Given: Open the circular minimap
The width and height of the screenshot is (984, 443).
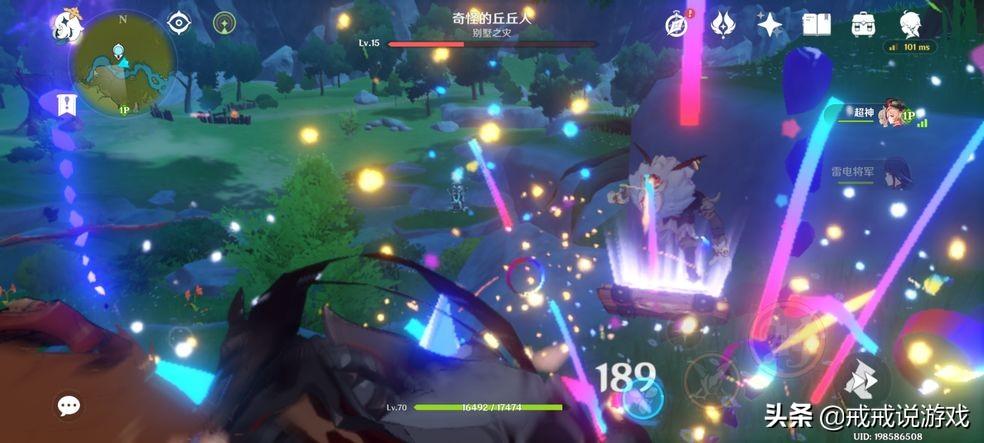Looking at the screenshot, I should (123, 63).
